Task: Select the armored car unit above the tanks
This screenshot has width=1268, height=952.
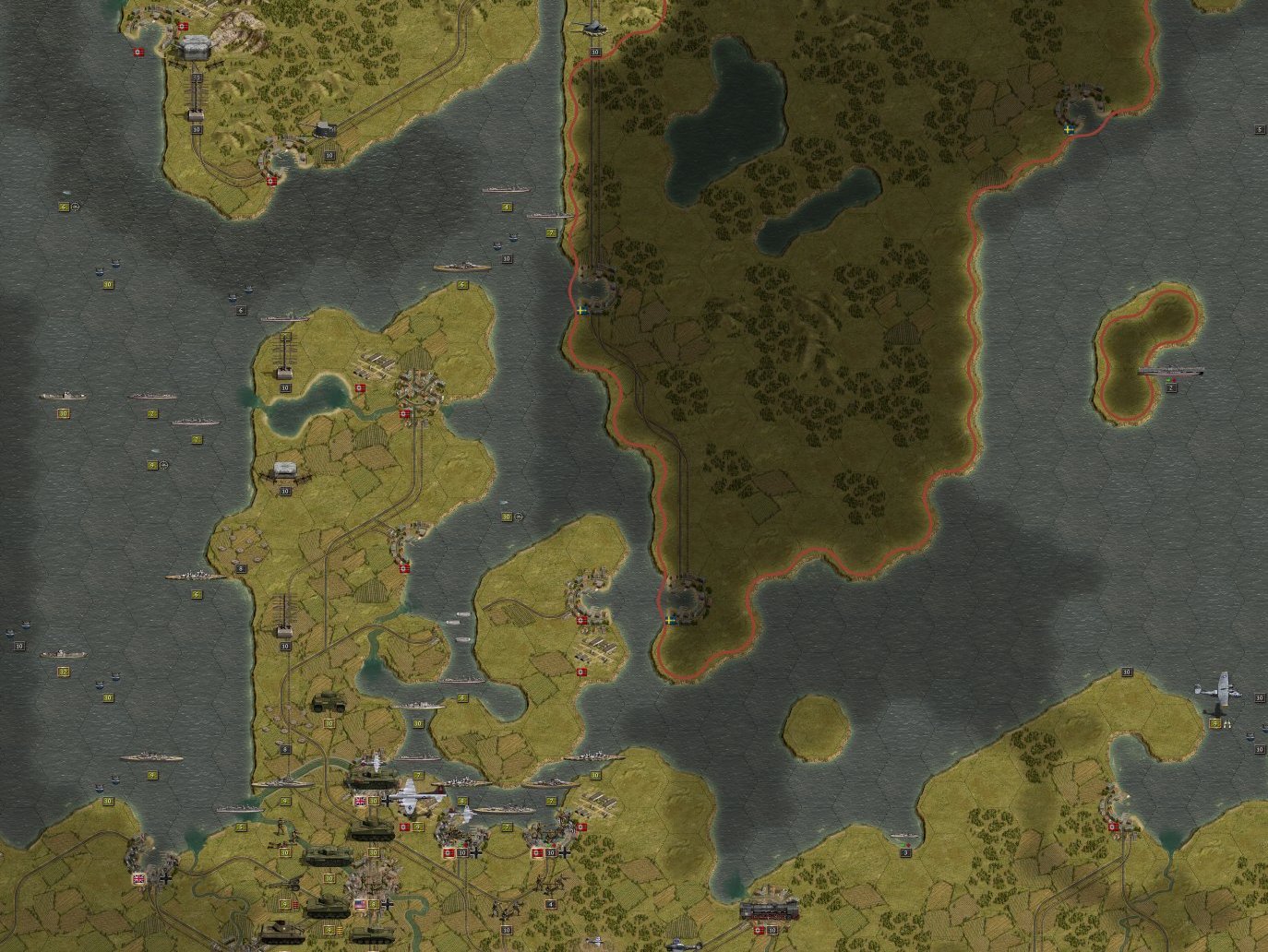Action: pyautogui.click(x=329, y=703)
